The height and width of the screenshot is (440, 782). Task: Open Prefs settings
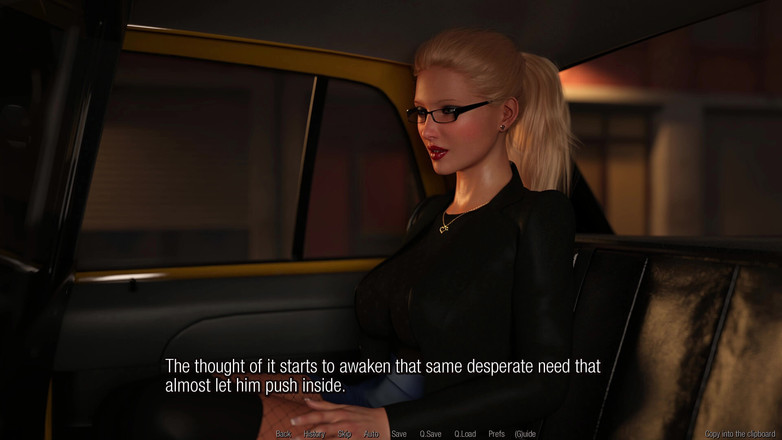pos(496,434)
